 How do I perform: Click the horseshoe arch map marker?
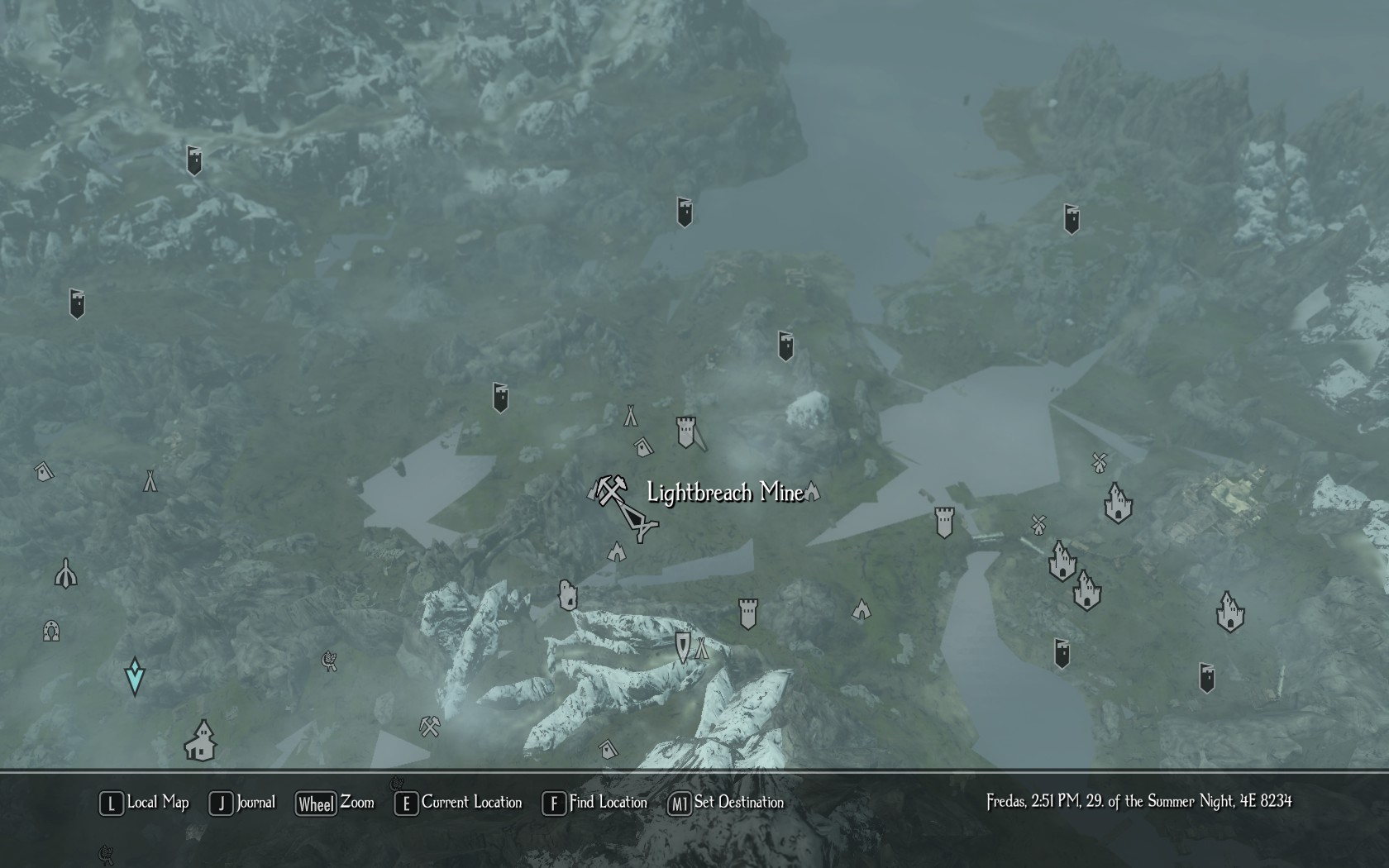(x=51, y=632)
